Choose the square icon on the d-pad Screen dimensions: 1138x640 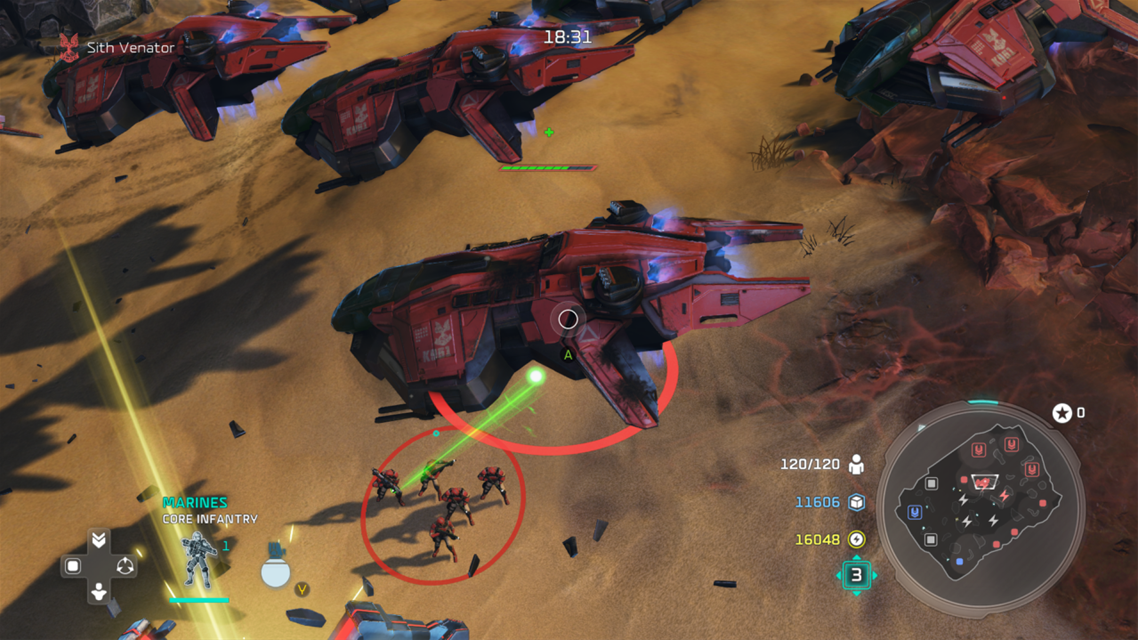coord(73,566)
